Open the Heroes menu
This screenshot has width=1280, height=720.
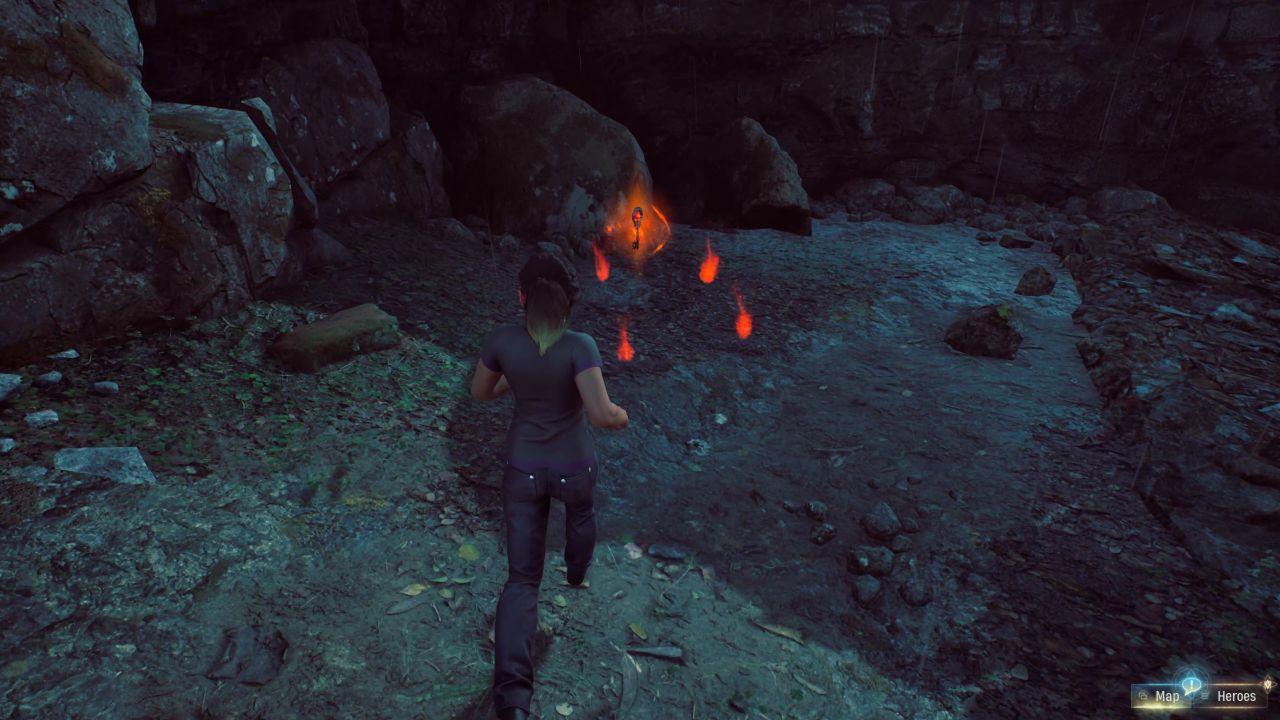pyautogui.click(x=1236, y=697)
